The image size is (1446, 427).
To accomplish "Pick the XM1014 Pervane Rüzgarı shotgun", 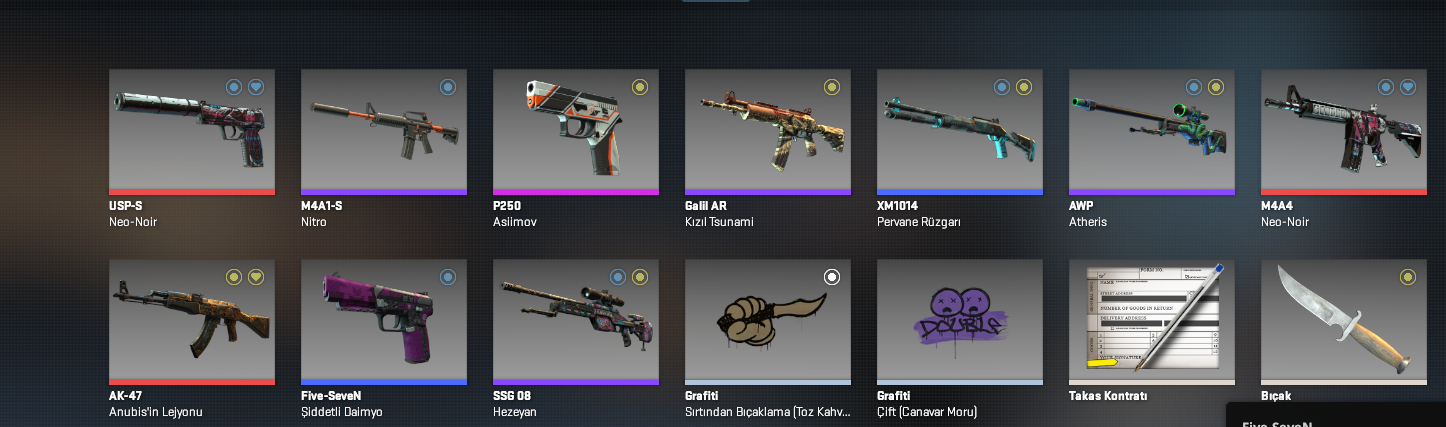I will 959,130.
